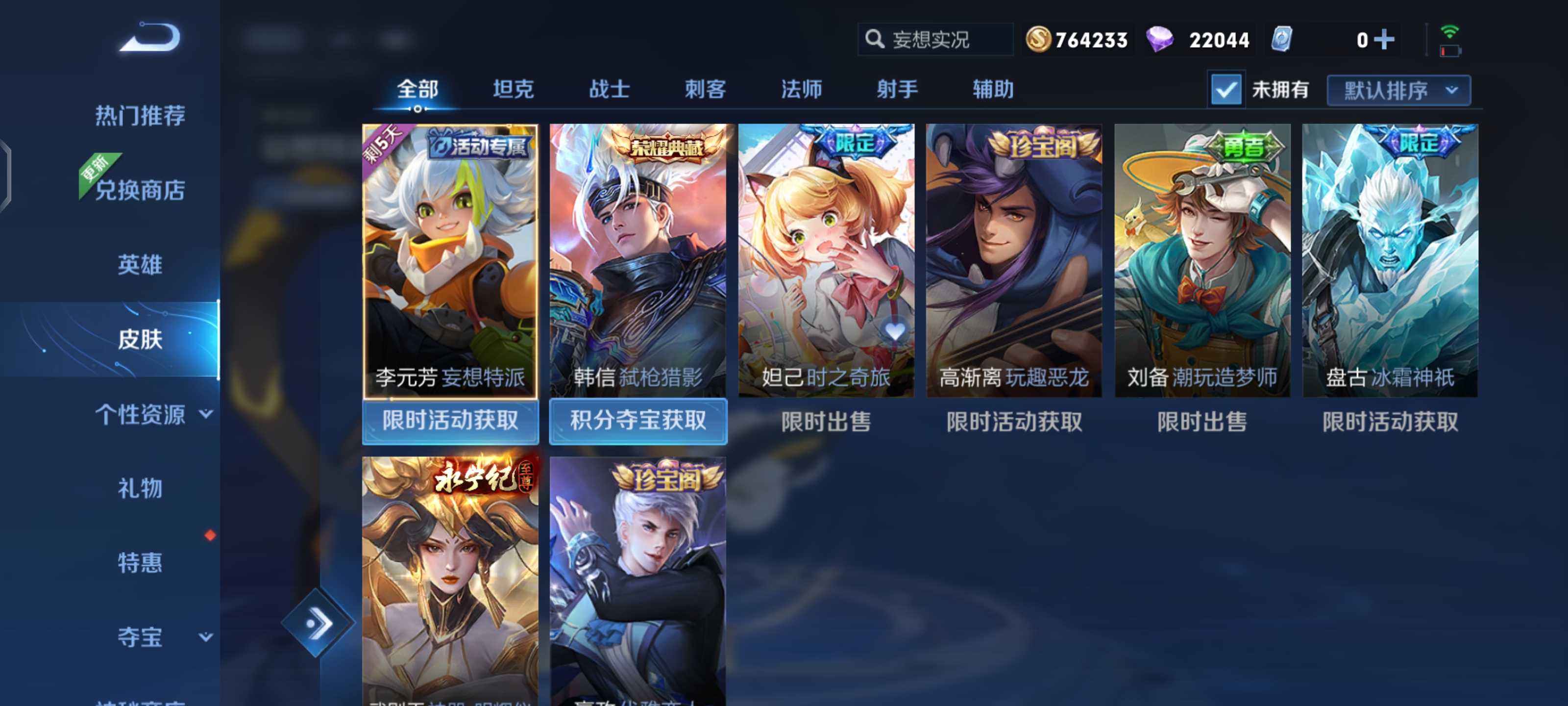This screenshot has height=706, width=1568.
Task: Select the 坦克 category tab
Action: coord(514,89)
